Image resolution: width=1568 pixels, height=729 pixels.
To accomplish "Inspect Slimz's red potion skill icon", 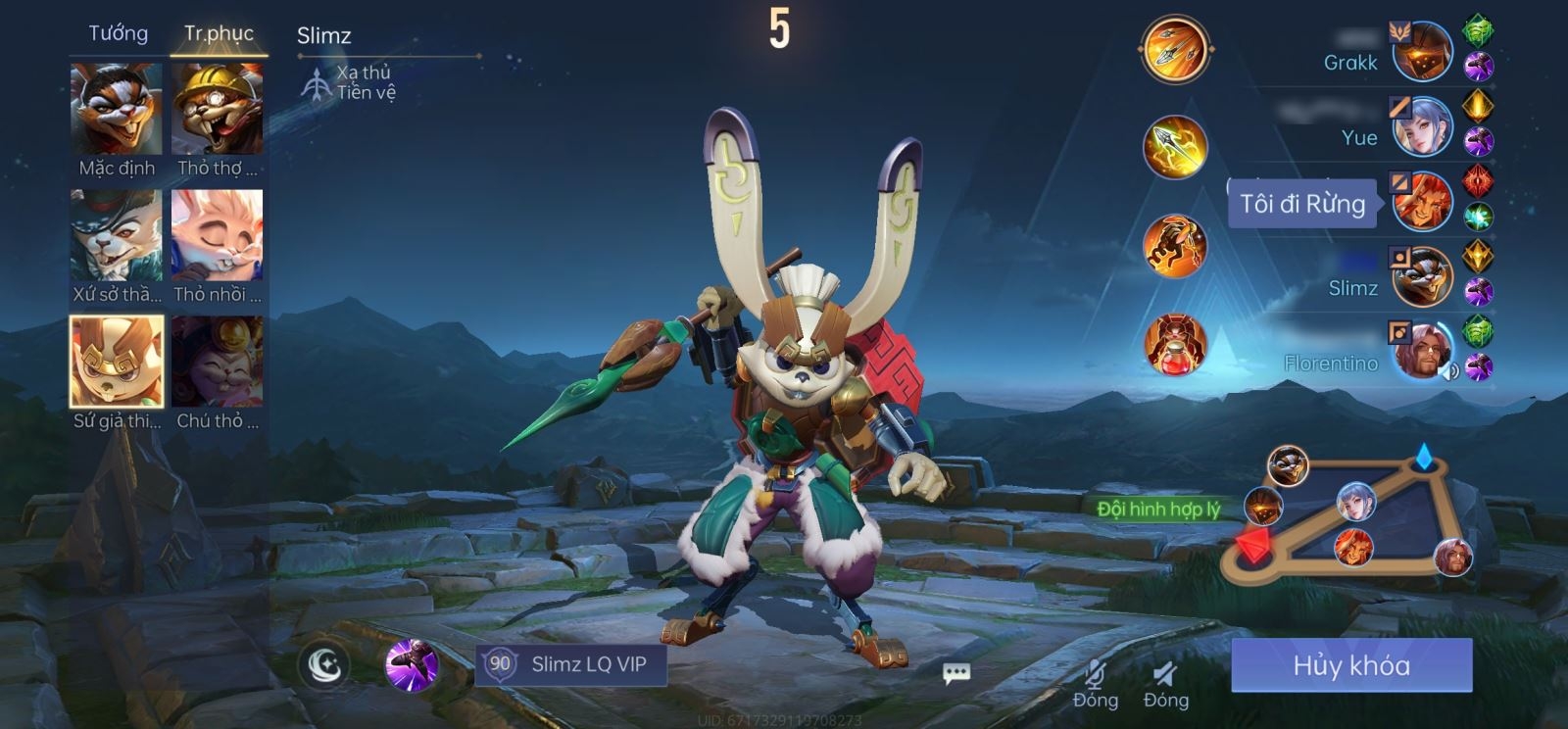I will [x=1175, y=344].
